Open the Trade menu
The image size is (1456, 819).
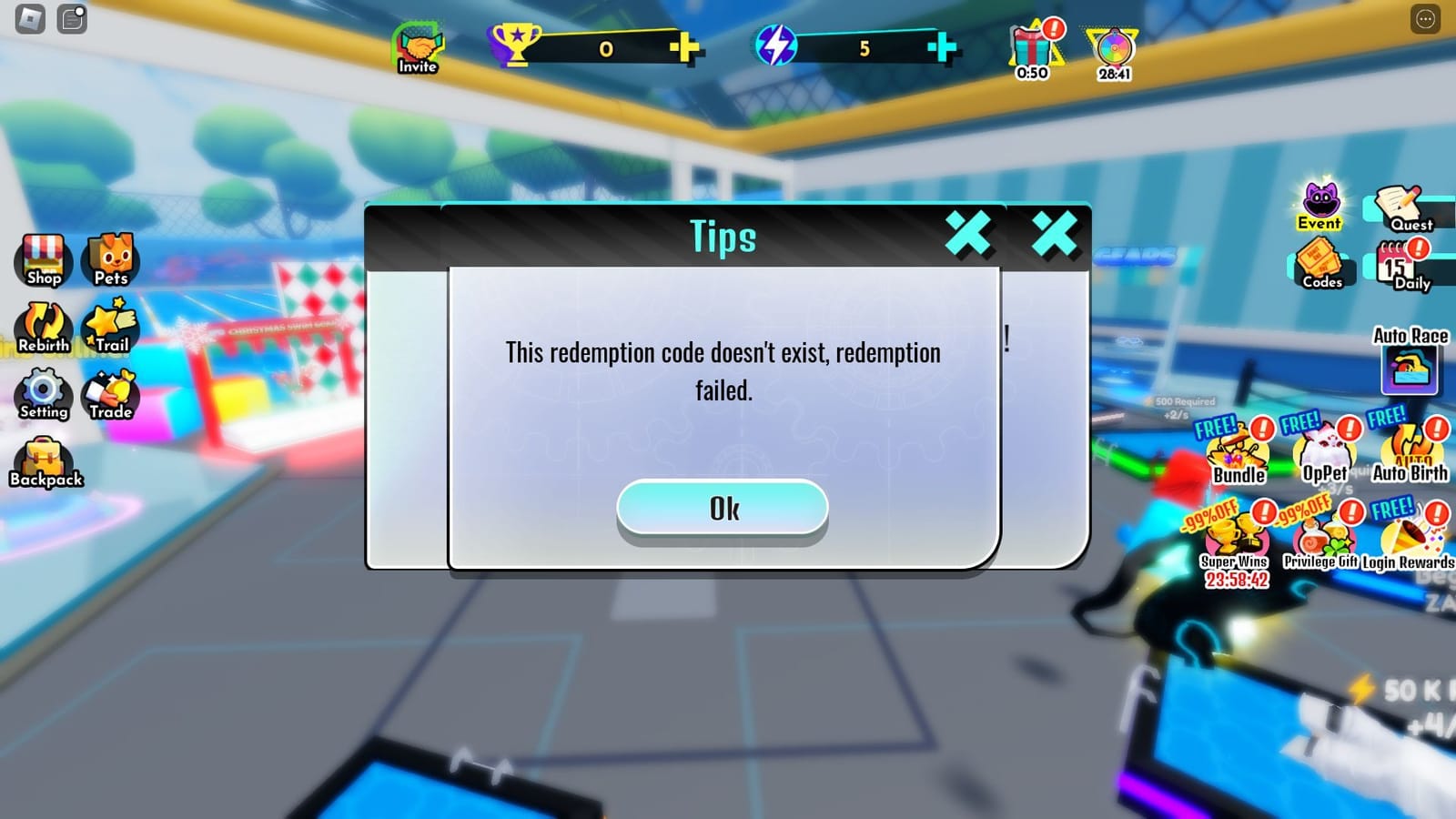tap(109, 395)
